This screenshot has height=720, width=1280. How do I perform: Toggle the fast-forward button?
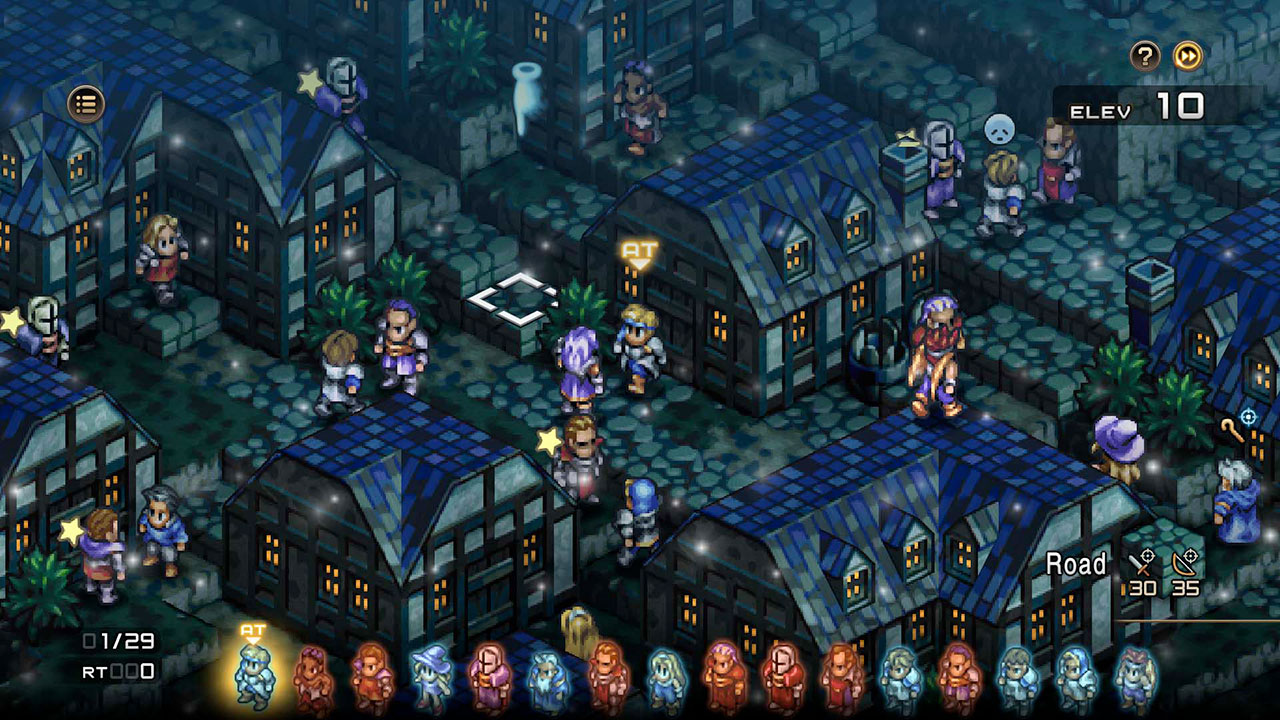[x=1187, y=56]
